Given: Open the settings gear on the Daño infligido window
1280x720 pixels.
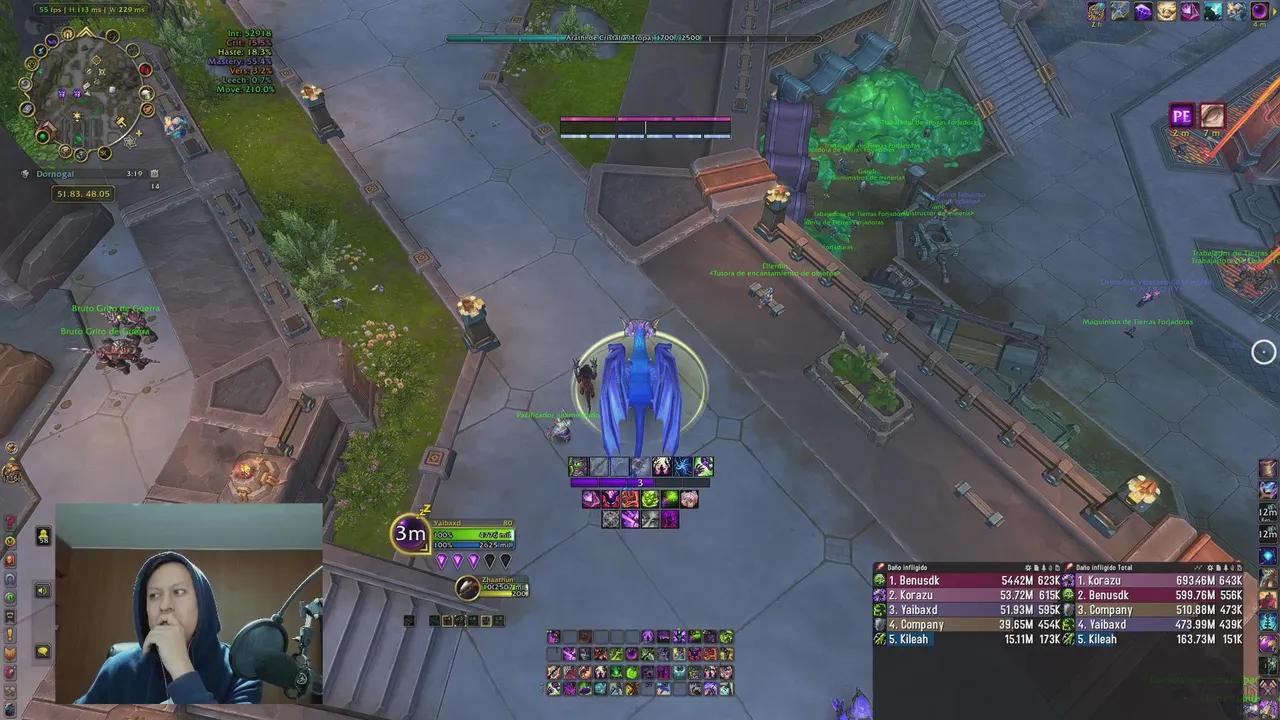Looking at the screenshot, I should (1027, 565).
